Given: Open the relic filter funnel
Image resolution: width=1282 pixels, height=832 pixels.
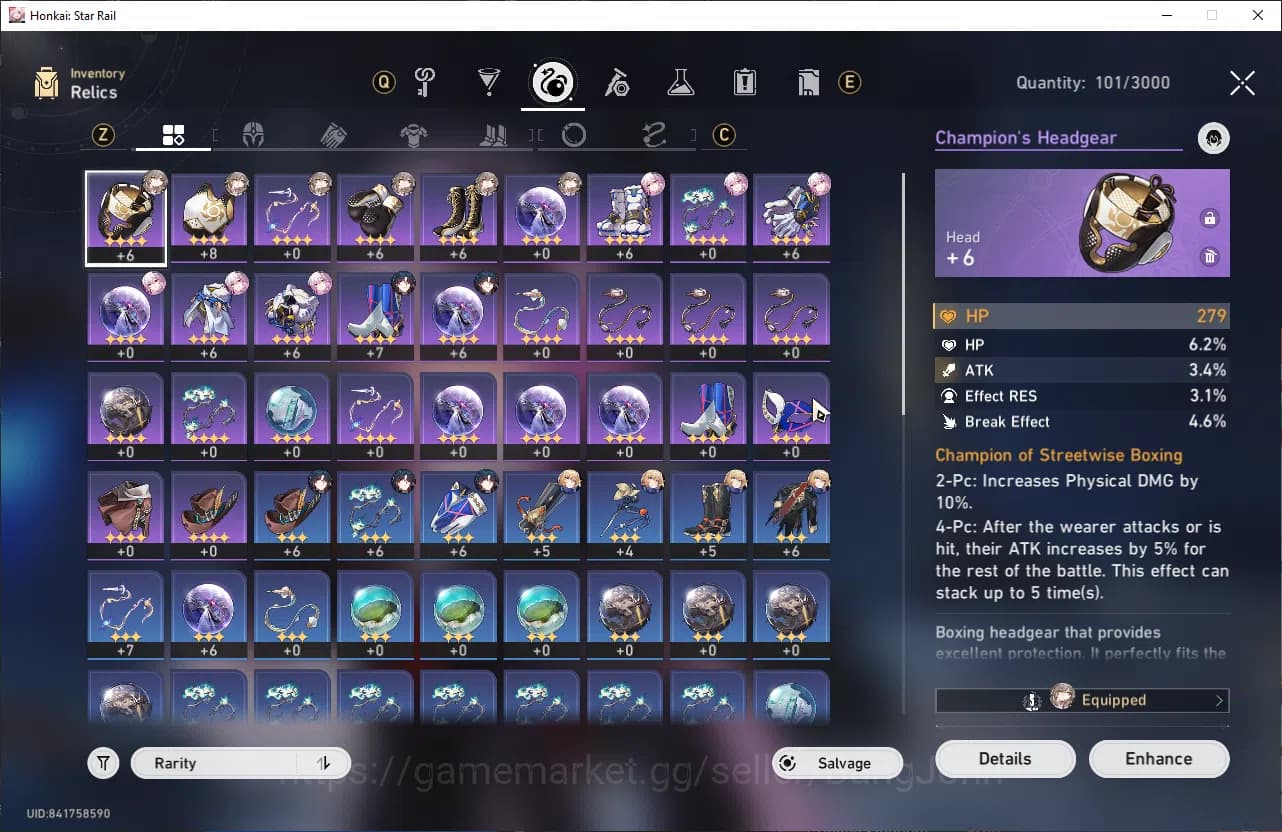Looking at the screenshot, I should (x=103, y=764).
